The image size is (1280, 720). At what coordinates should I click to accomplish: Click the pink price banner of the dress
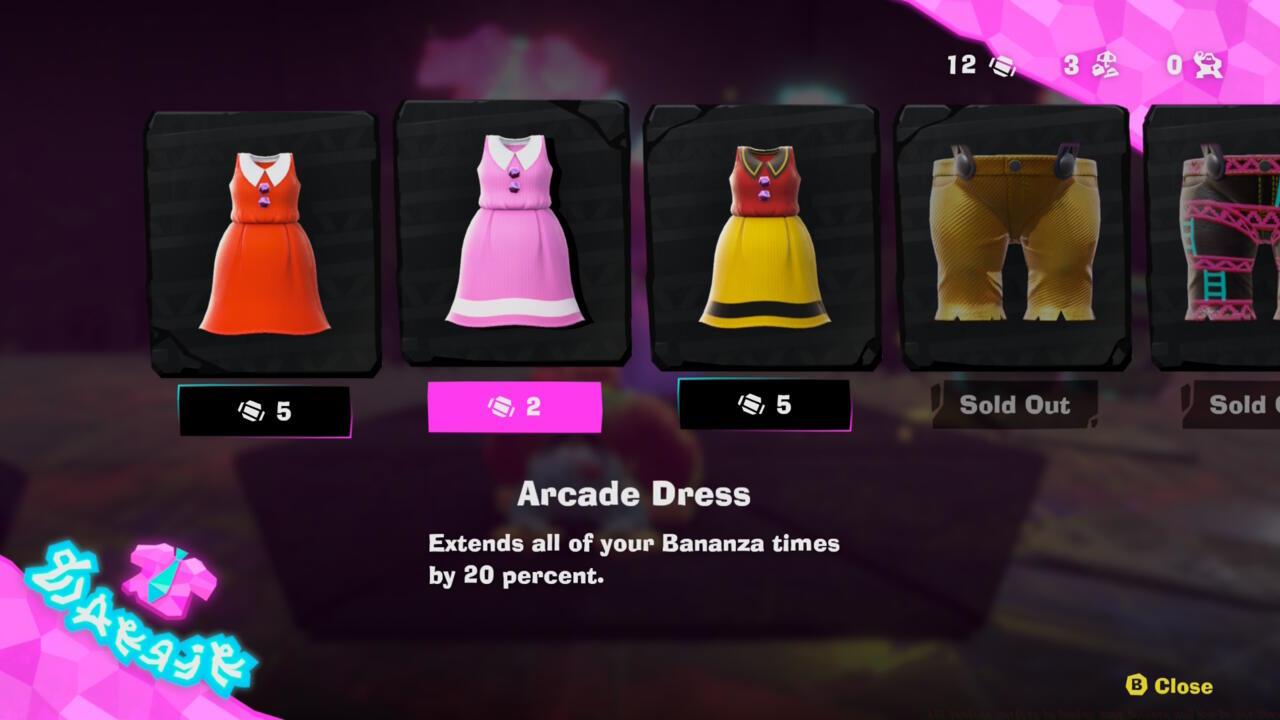point(515,407)
